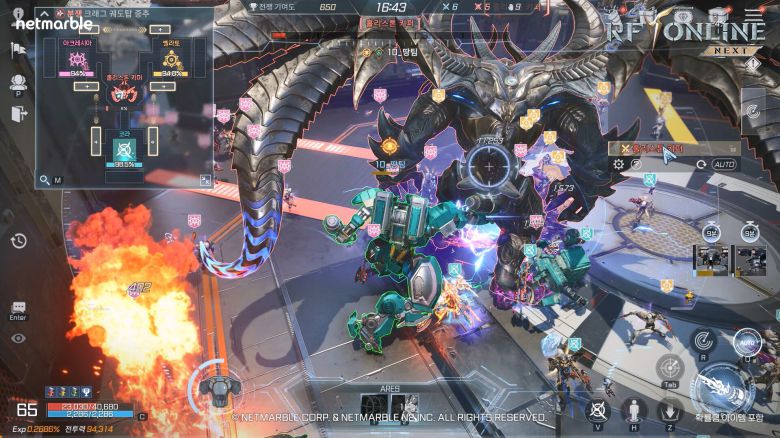
Task: Collapse the minimap with the chevron arrow
Action: 44,11
